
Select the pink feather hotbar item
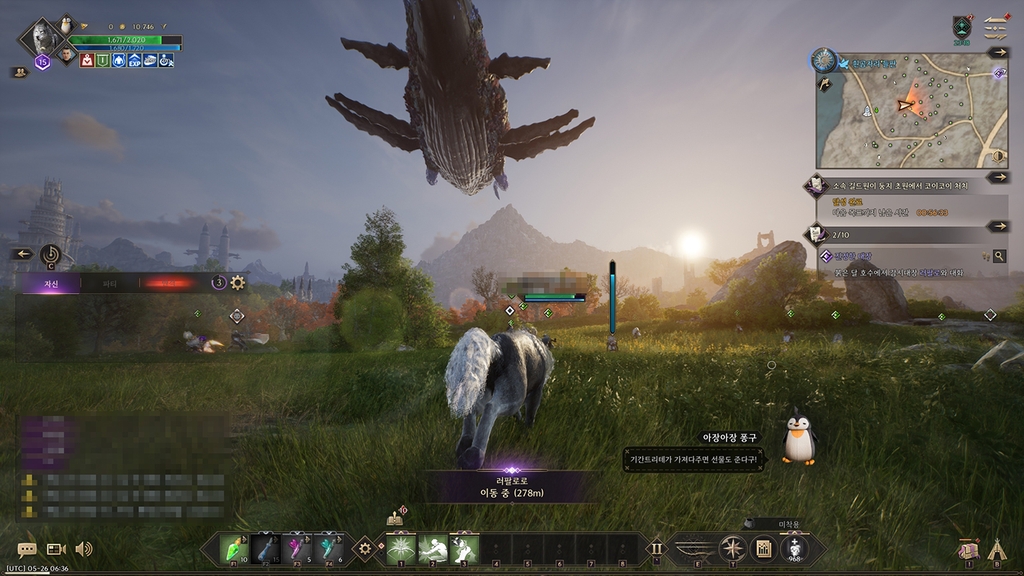pos(296,548)
